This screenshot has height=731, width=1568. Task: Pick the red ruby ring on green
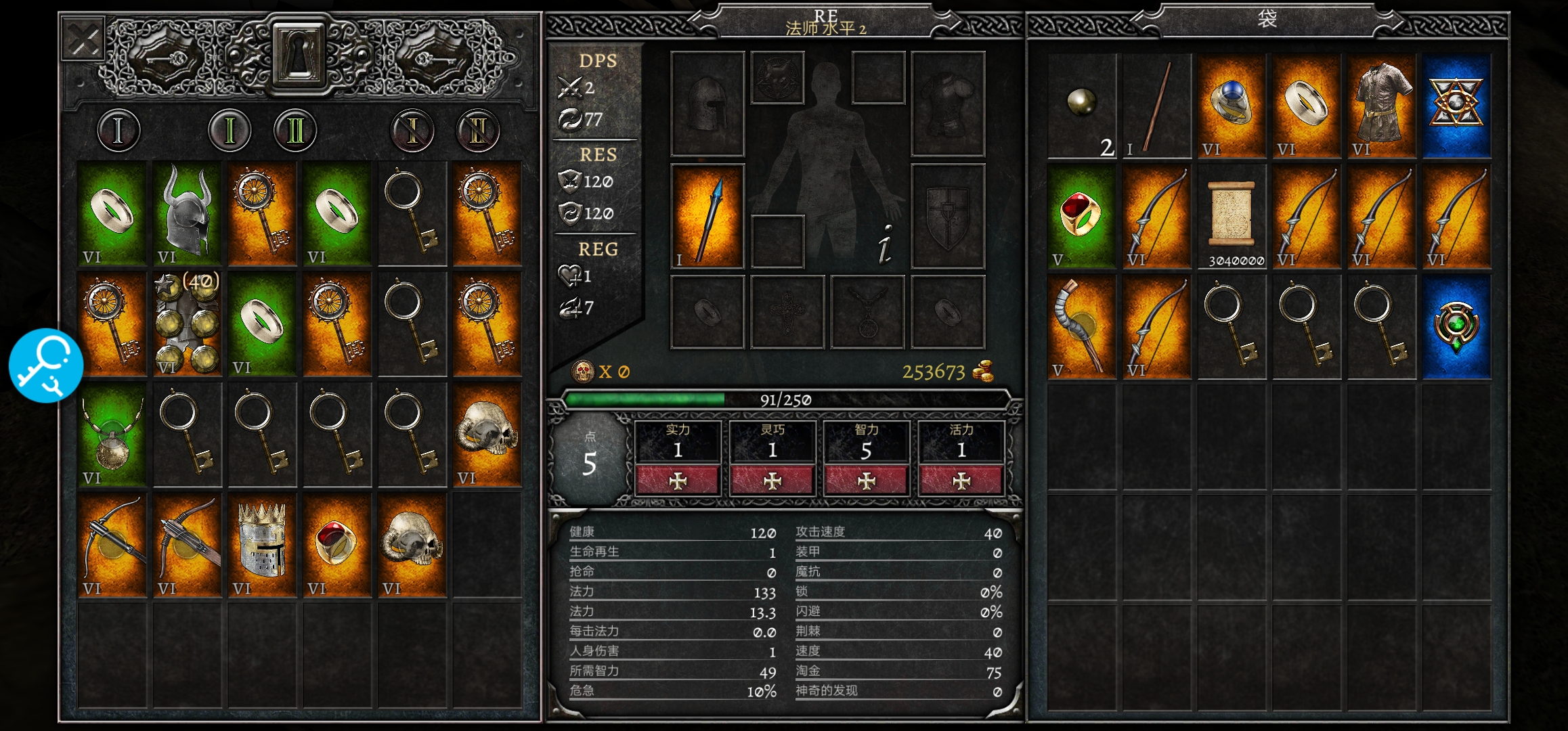coord(1082,217)
